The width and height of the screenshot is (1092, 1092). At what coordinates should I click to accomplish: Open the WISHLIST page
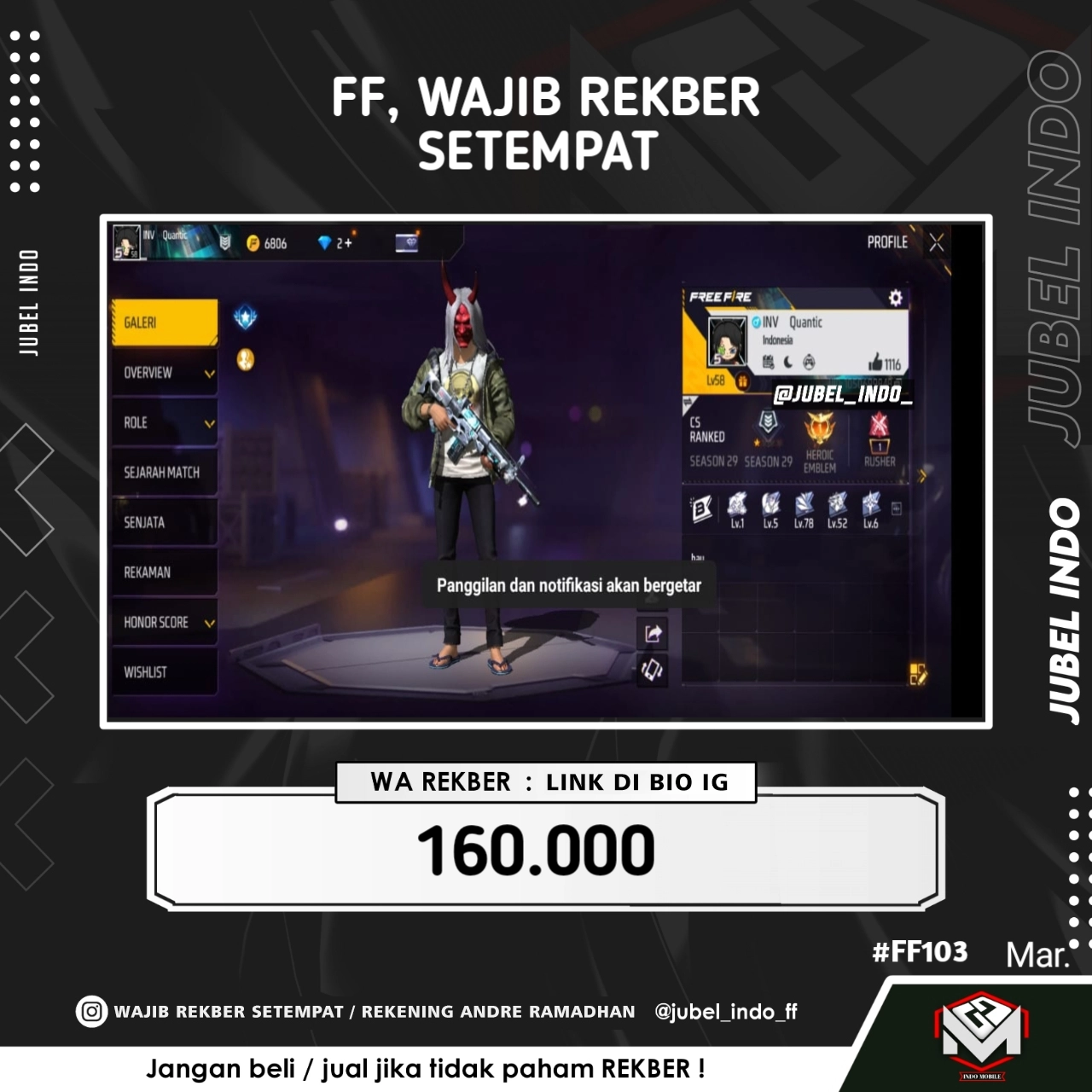tap(164, 671)
